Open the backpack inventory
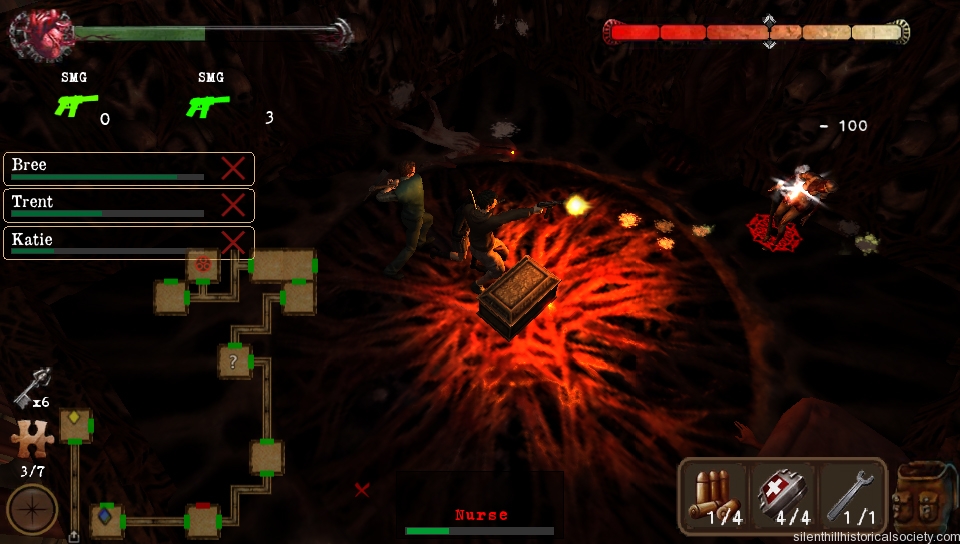The height and width of the screenshot is (544, 960). (926, 496)
